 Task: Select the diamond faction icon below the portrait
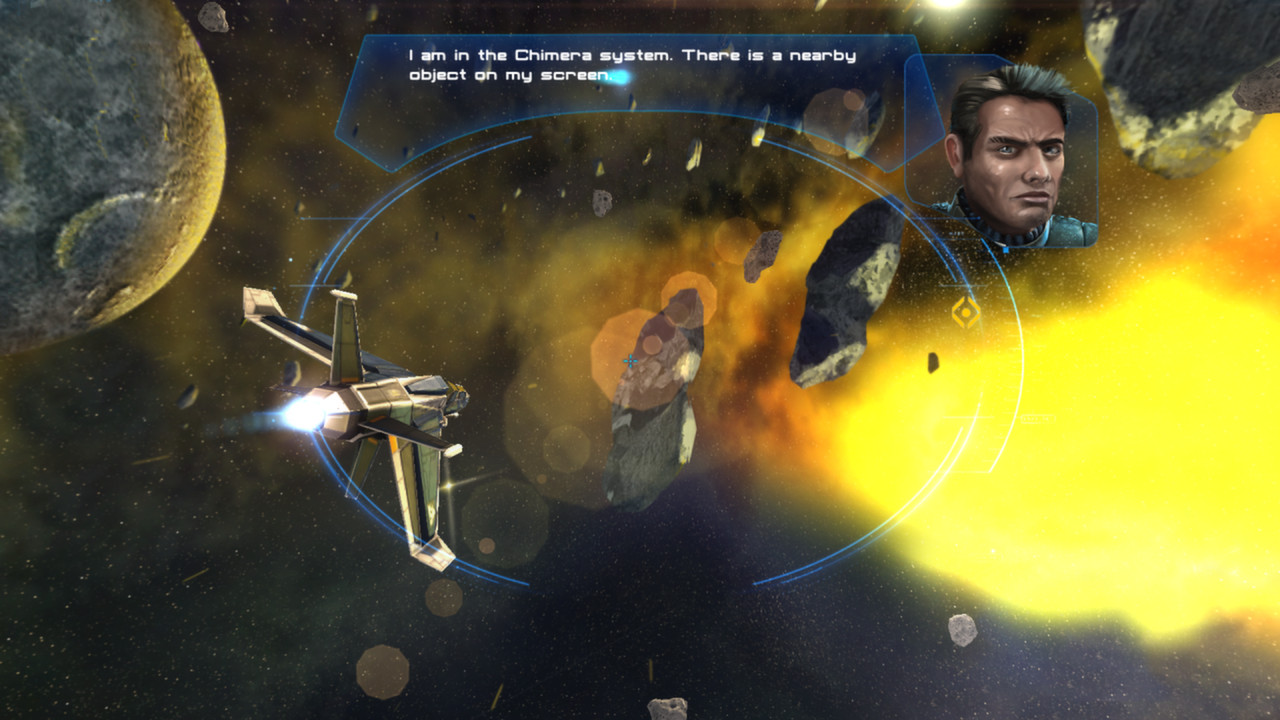[x=967, y=311]
